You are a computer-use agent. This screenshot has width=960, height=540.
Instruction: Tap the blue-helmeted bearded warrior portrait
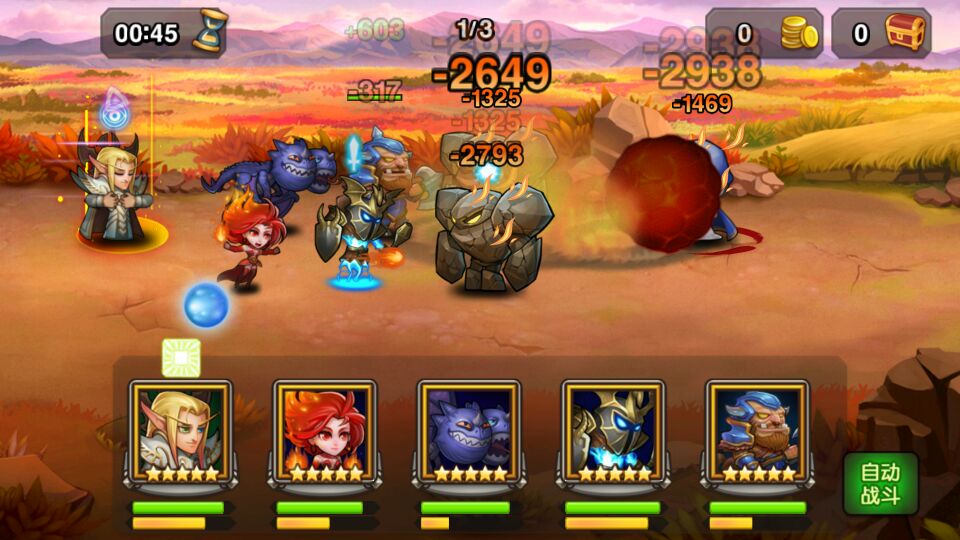(x=757, y=431)
